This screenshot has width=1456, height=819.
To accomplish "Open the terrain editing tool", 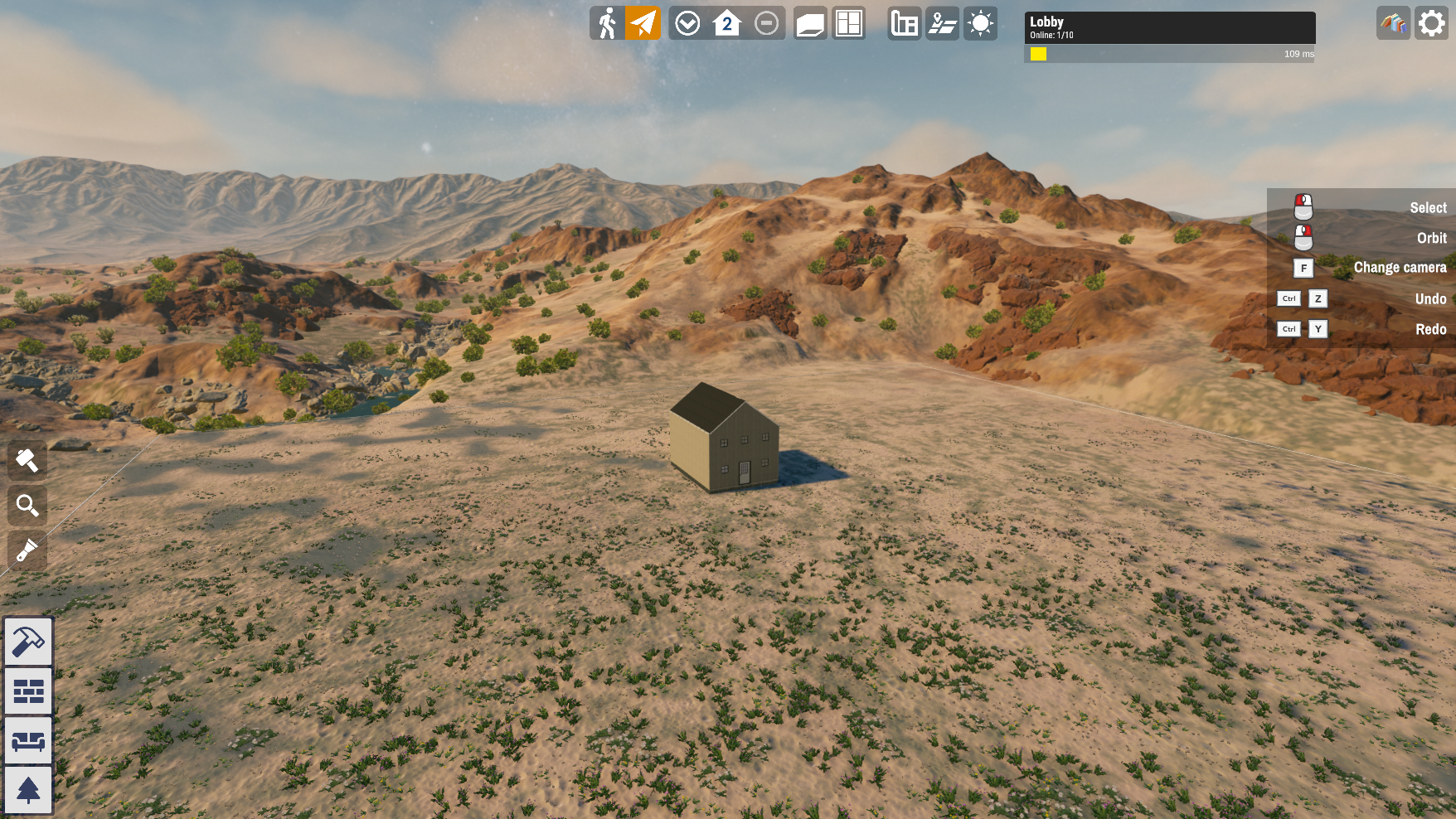I will click(x=942, y=23).
